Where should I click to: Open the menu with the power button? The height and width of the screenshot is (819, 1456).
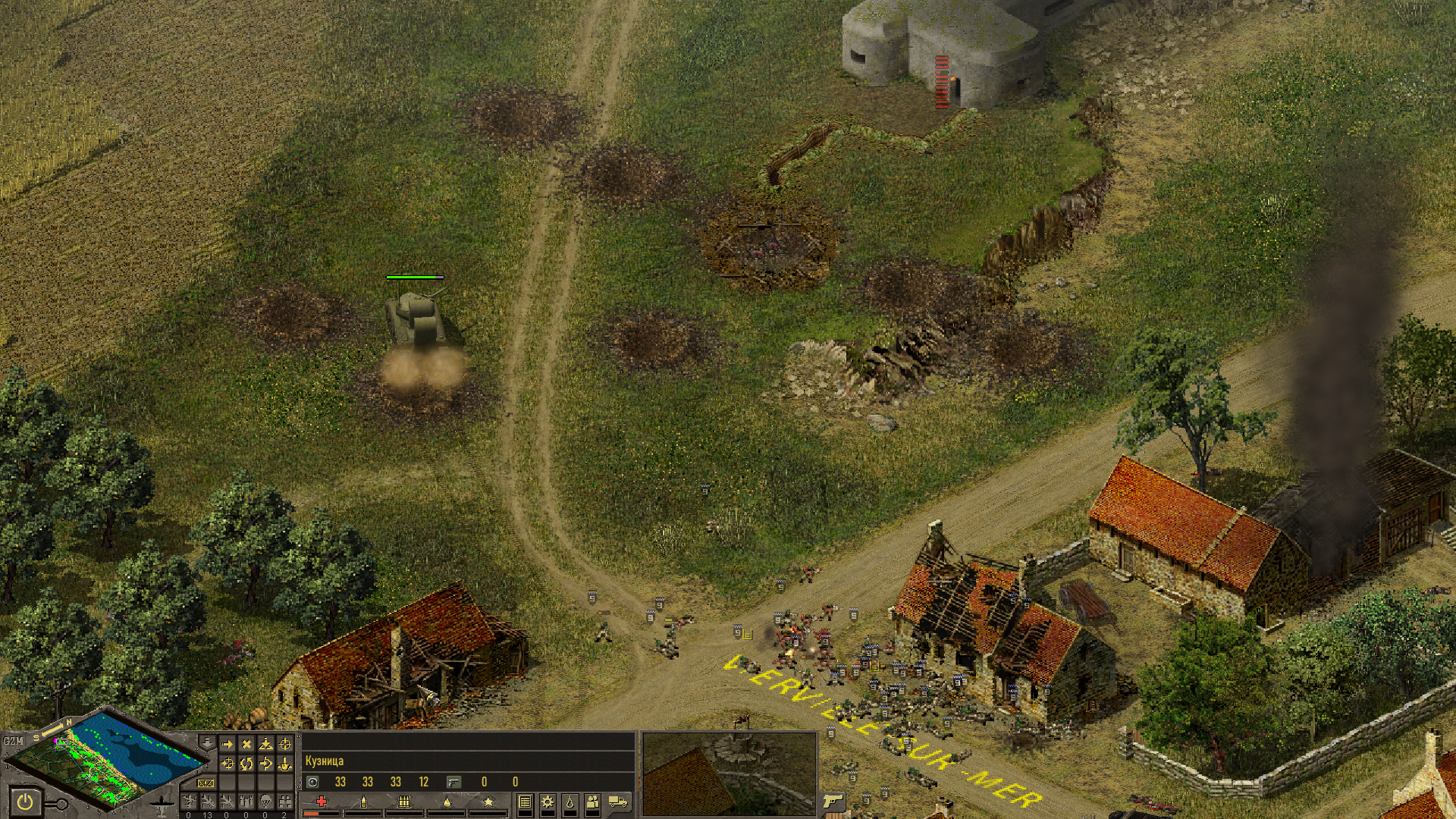click(x=25, y=801)
